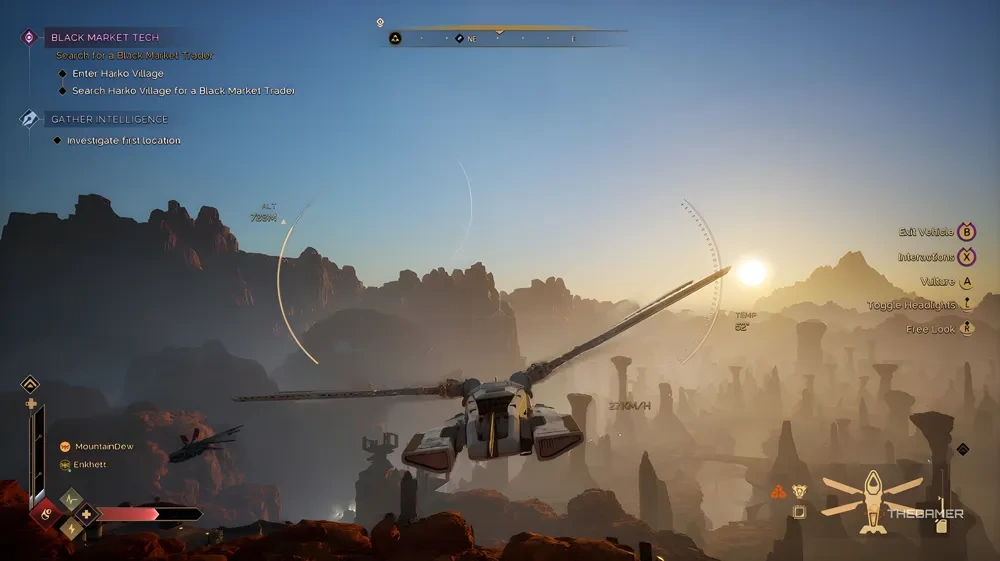This screenshot has width=1000, height=561.
Task: Click the compass bar heading strip
Action: (510, 38)
